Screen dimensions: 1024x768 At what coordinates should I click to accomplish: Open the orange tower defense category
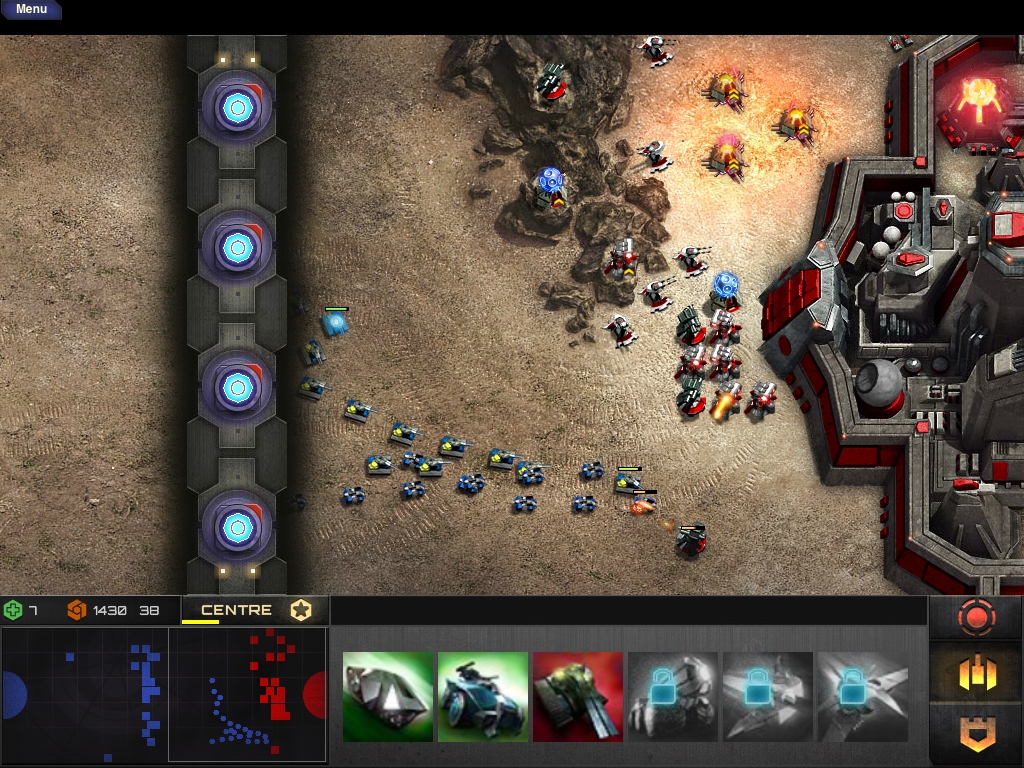[x=976, y=735]
